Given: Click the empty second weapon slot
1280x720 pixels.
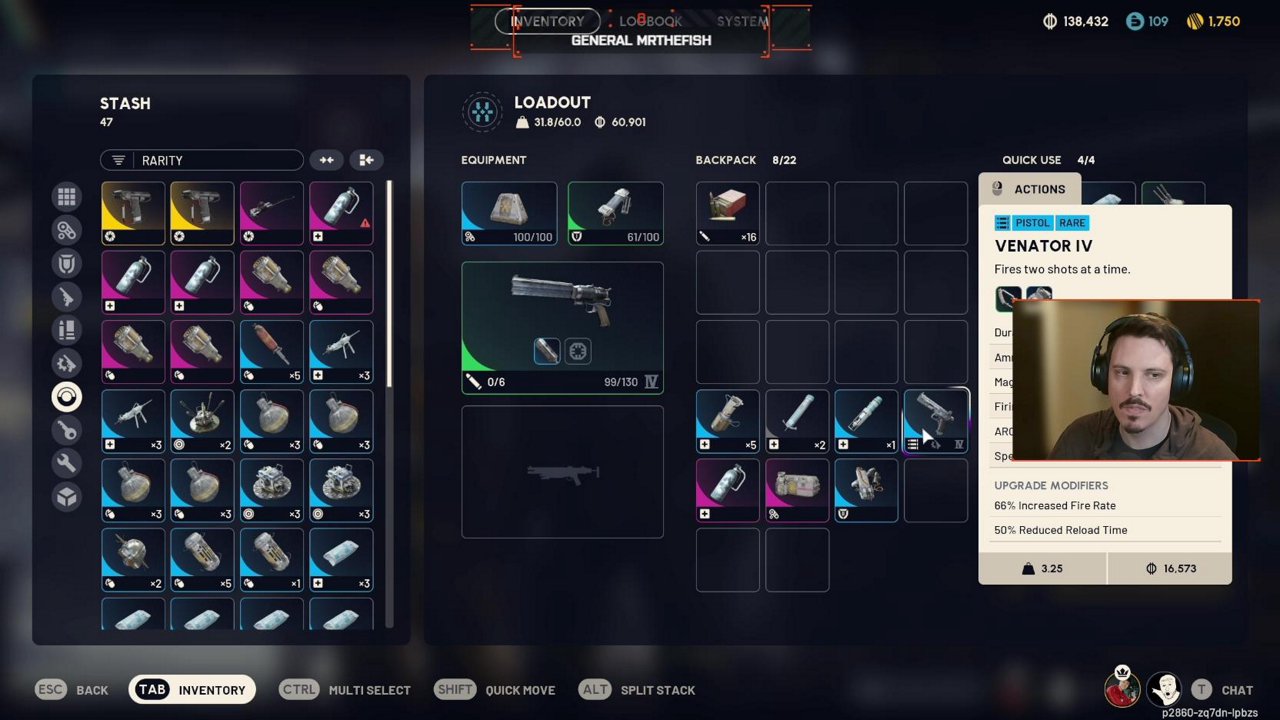Looking at the screenshot, I should [x=562, y=472].
